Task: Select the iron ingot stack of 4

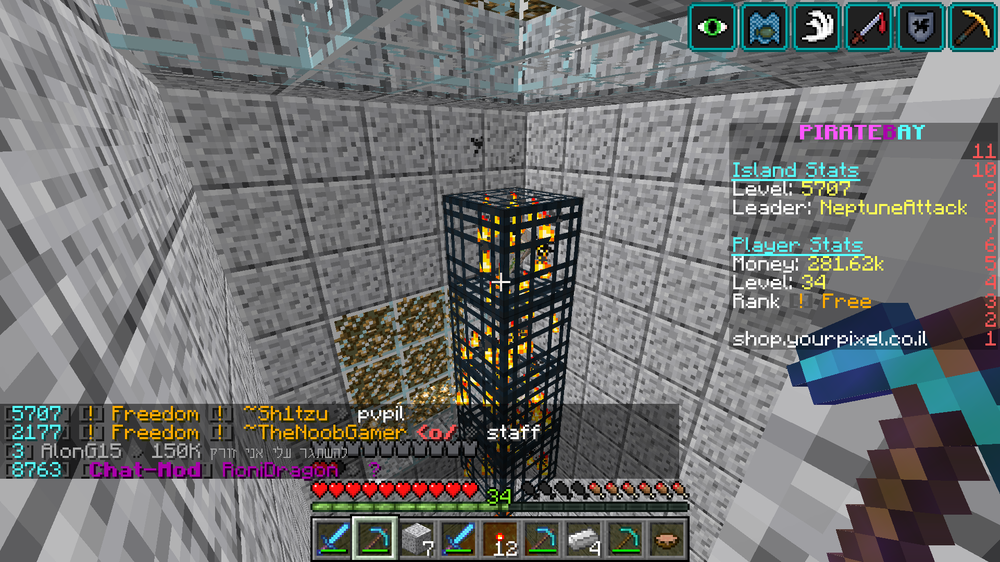Action: pyautogui.click(x=582, y=539)
